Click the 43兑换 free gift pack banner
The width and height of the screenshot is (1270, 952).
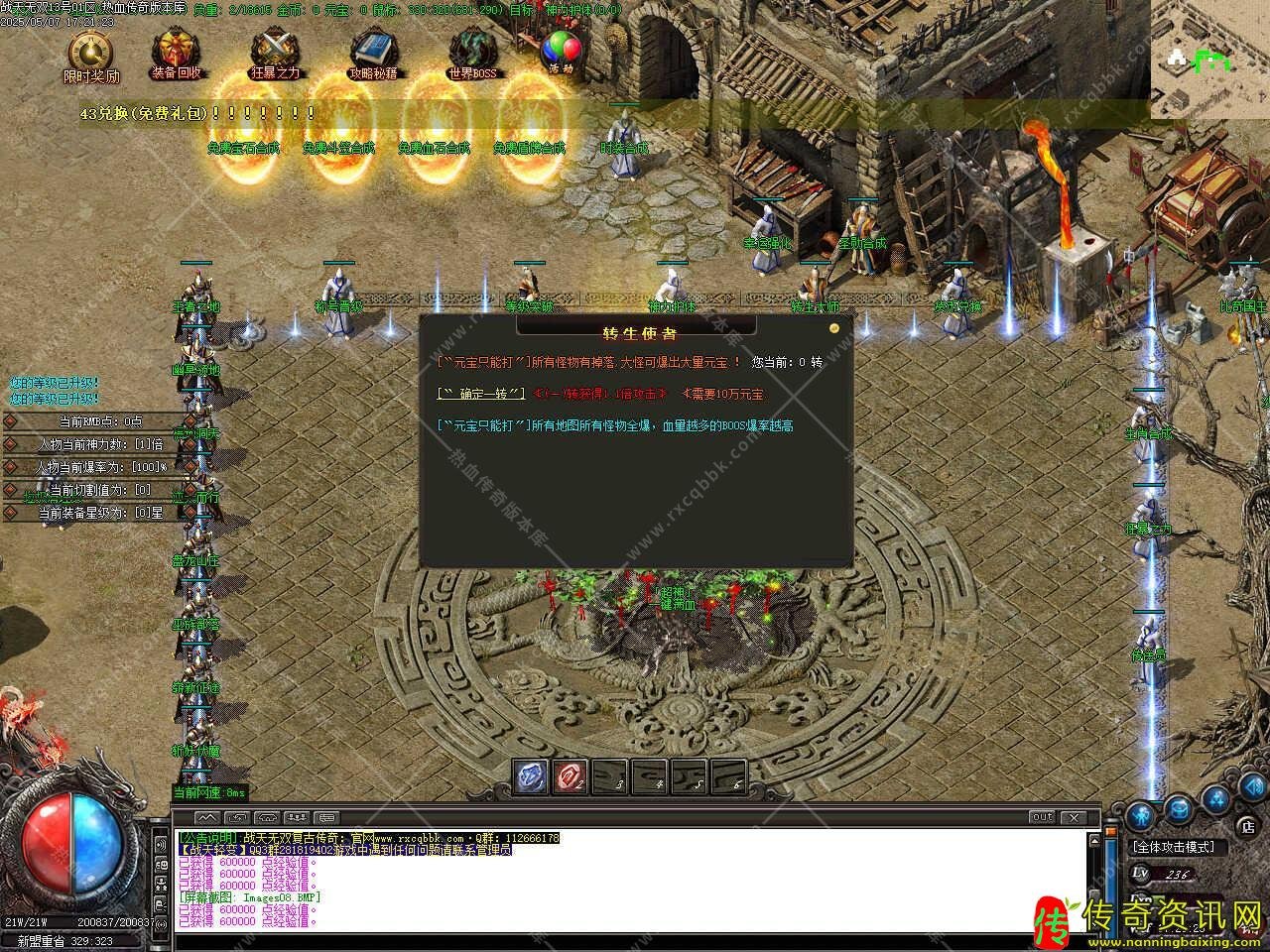[198, 114]
